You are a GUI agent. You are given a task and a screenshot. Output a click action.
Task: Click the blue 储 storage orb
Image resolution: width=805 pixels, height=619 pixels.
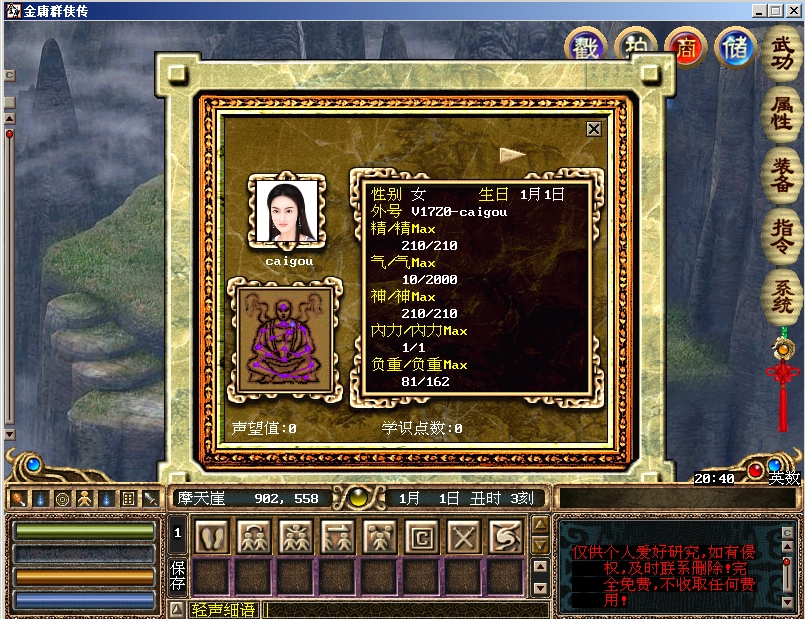tap(738, 48)
